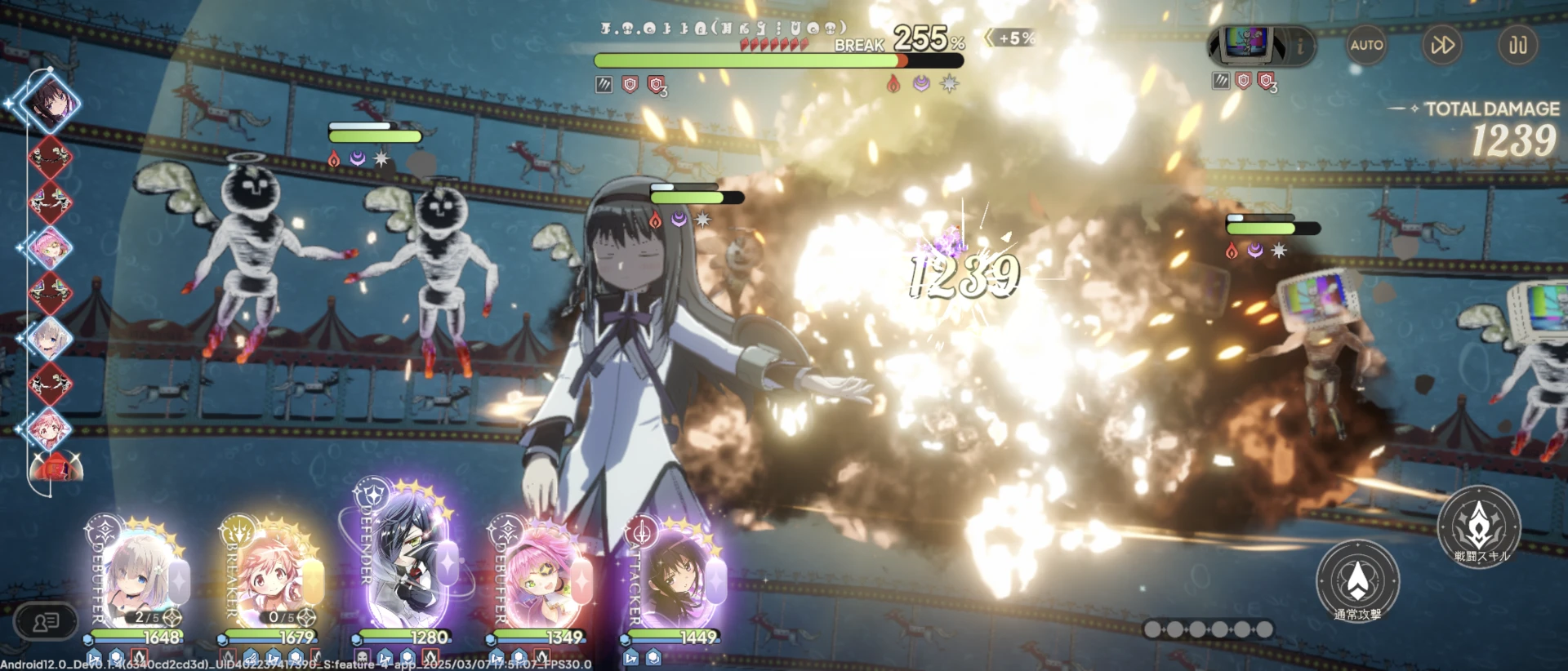Click the silver-haired girl portrait in turn order
Viewport: 1568px width, 671px height.
[49, 337]
